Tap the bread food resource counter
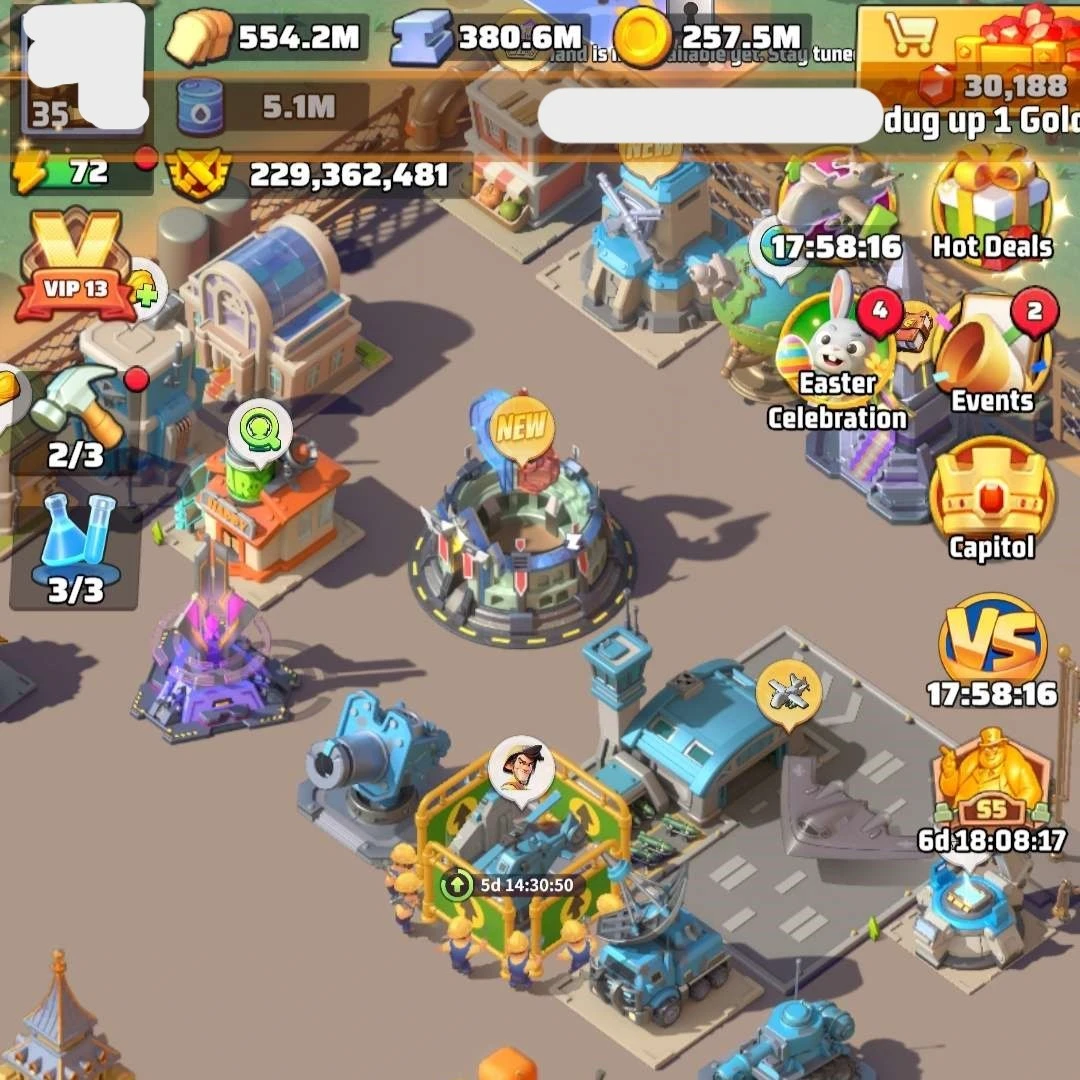 pyautogui.click(x=265, y=39)
